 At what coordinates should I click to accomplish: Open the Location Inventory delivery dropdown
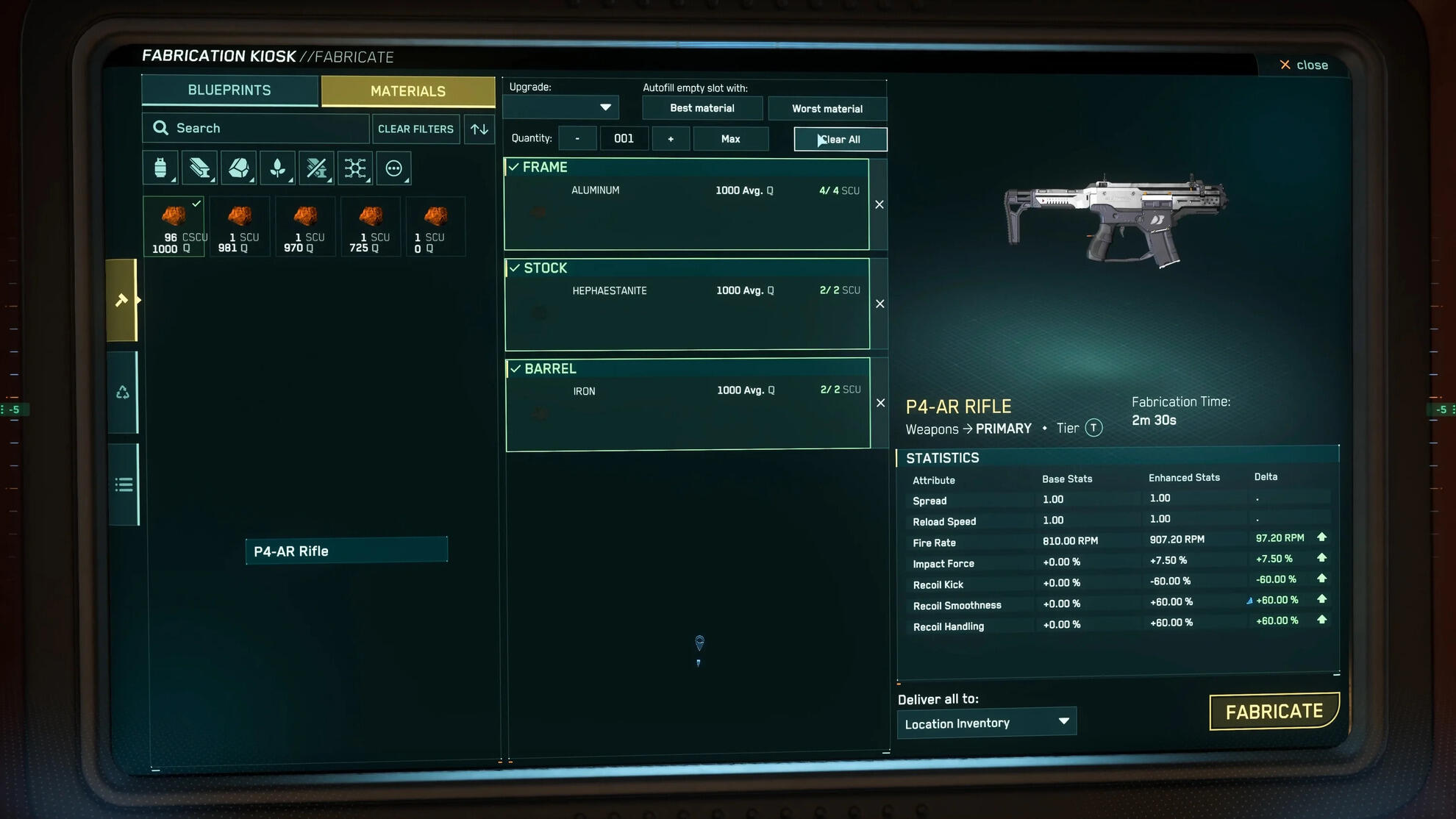pyautogui.click(x=986, y=722)
